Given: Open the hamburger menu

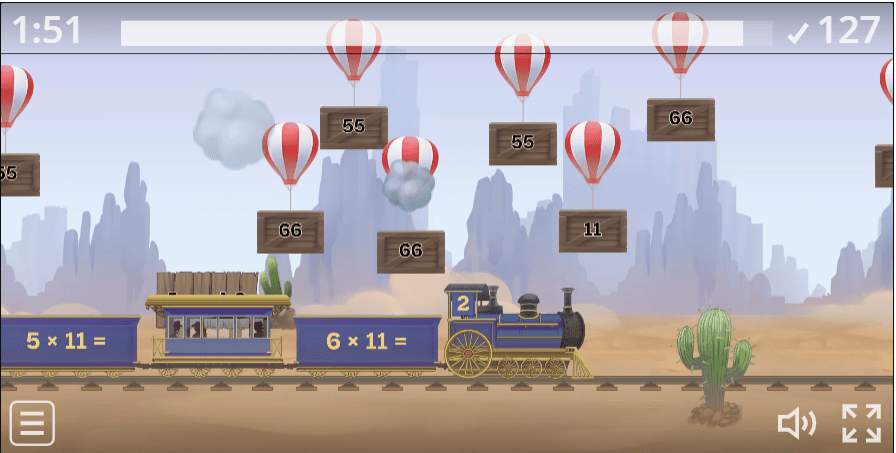Looking at the screenshot, I should pos(32,423).
